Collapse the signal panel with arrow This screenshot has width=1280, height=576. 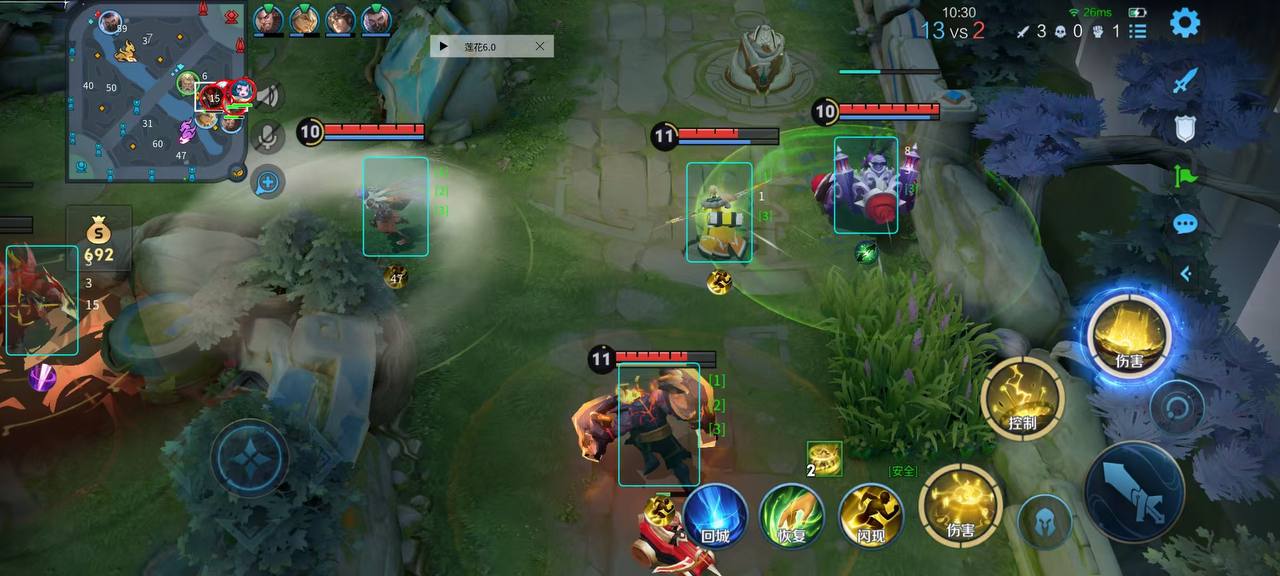click(x=1185, y=272)
